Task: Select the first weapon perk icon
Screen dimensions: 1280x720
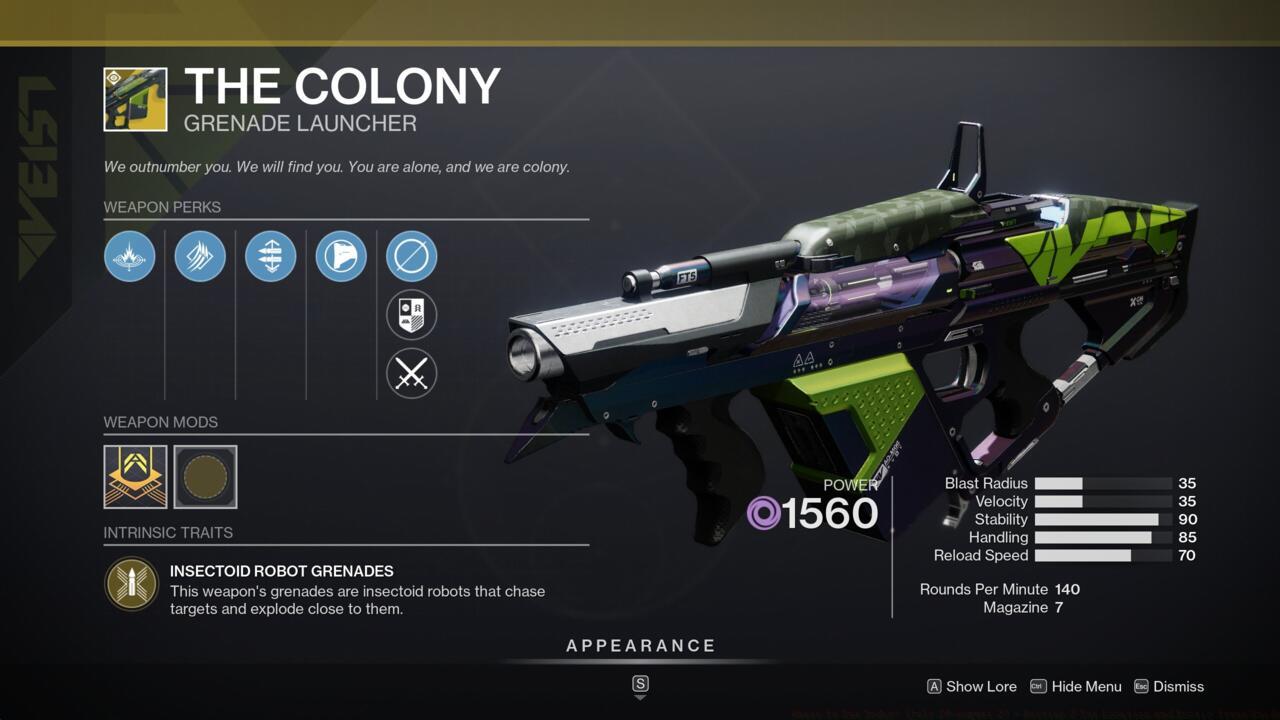Action: coord(129,256)
